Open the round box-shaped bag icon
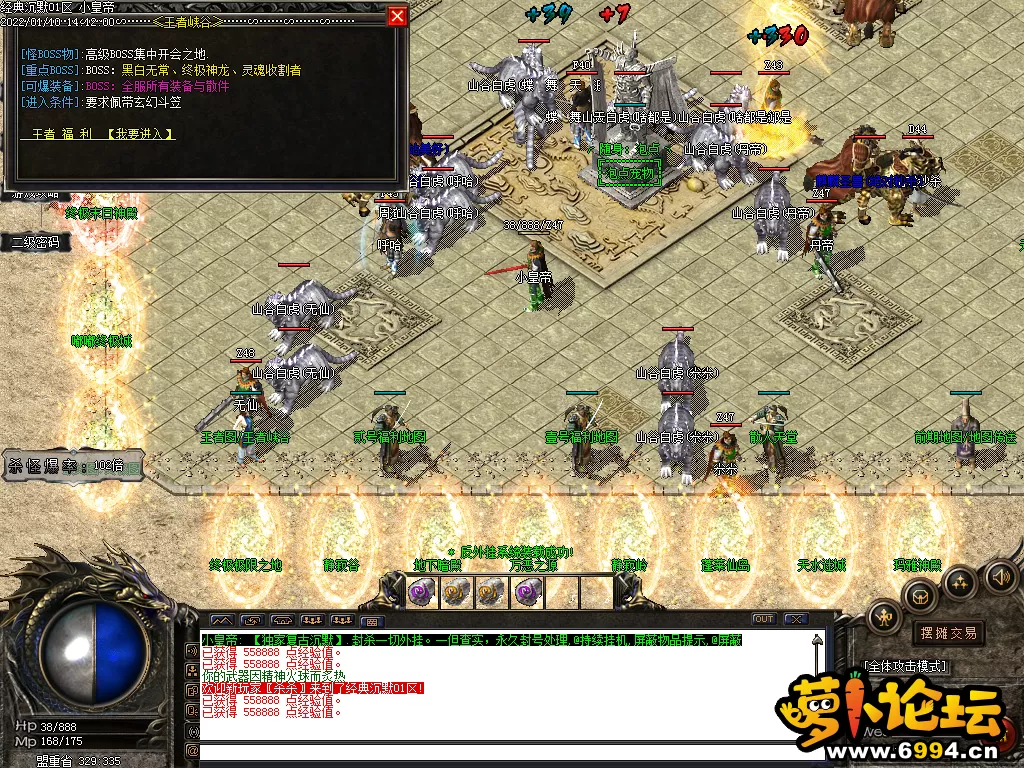The image size is (1024, 768). pos(920,596)
